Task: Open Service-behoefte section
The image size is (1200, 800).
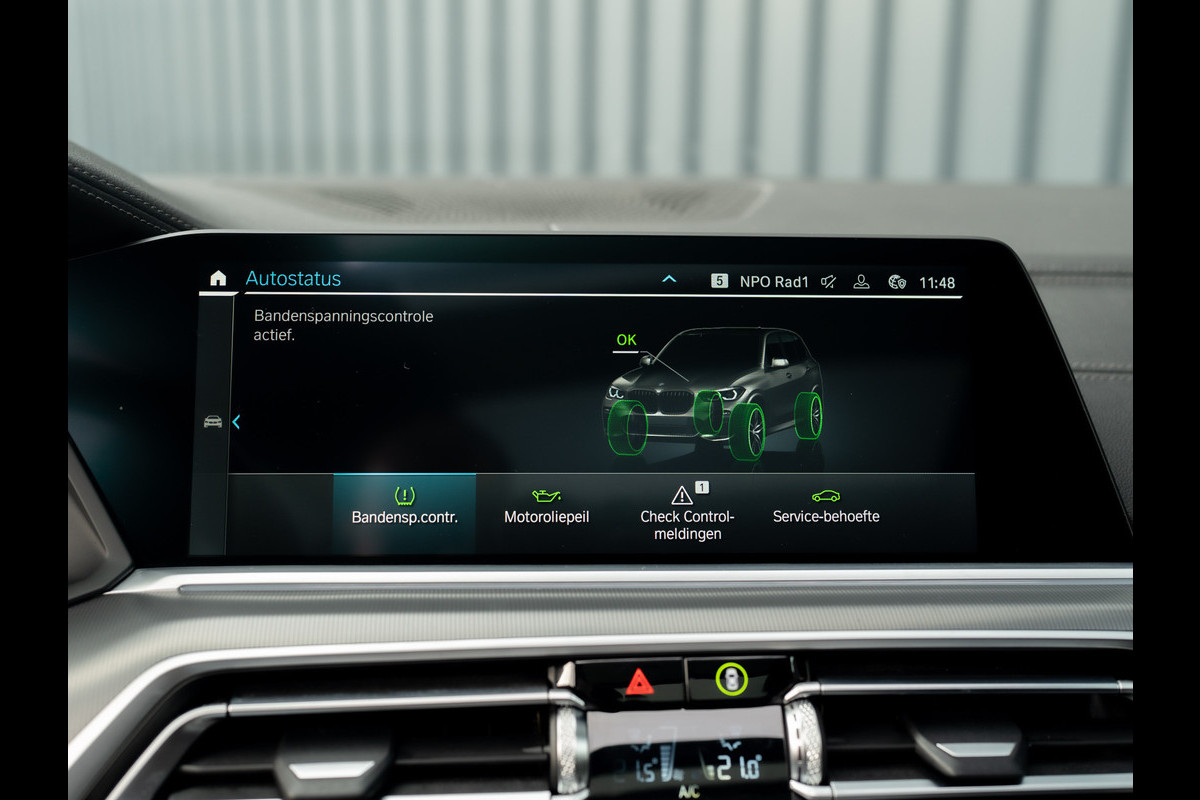Action: (826, 507)
